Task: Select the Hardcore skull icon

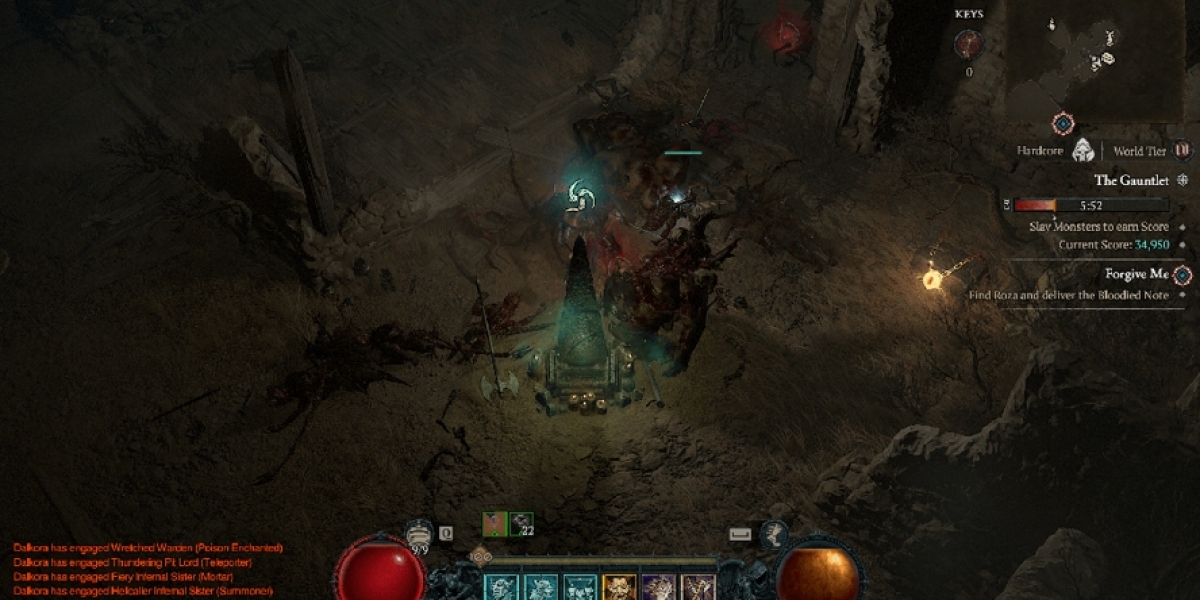Action: tap(1081, 151)
